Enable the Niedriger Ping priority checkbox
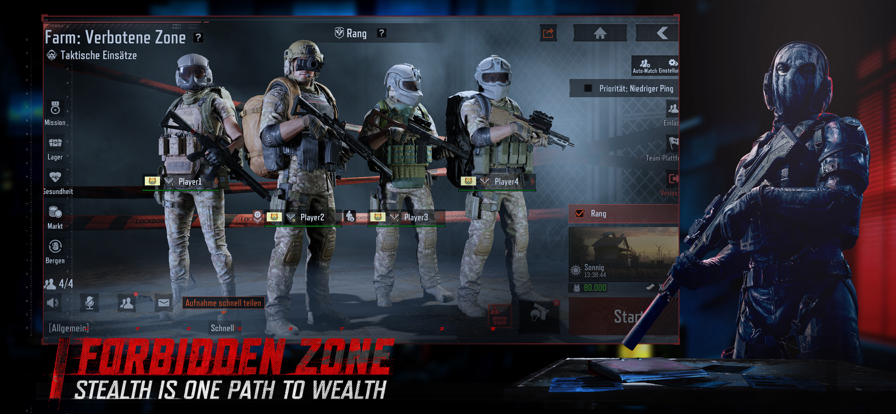 point(588,89)
